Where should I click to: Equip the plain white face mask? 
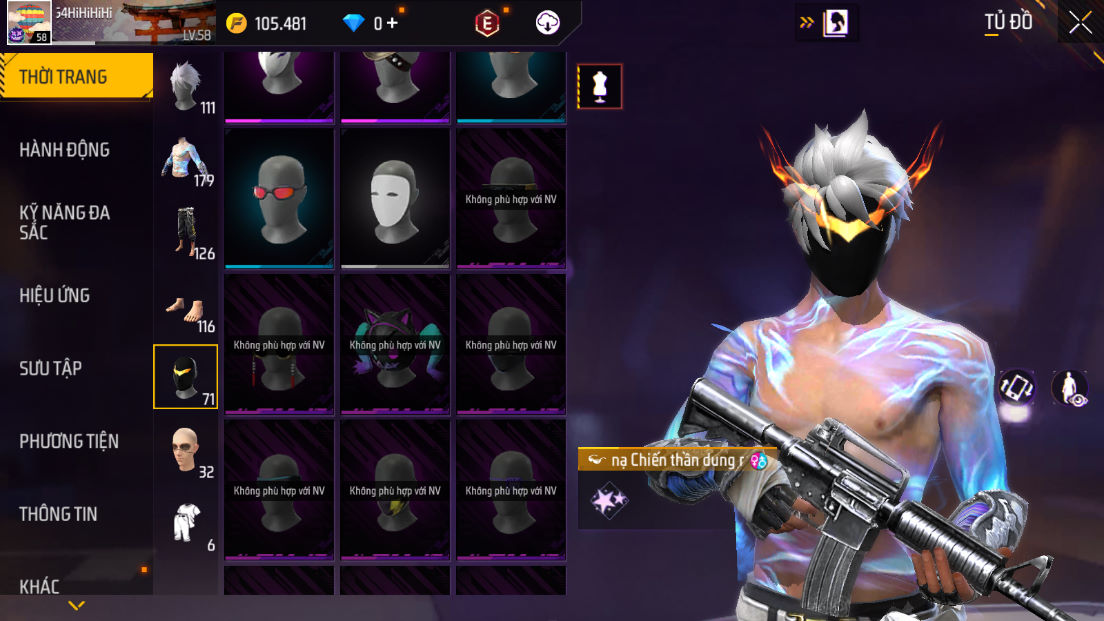(x=396, y=197)
